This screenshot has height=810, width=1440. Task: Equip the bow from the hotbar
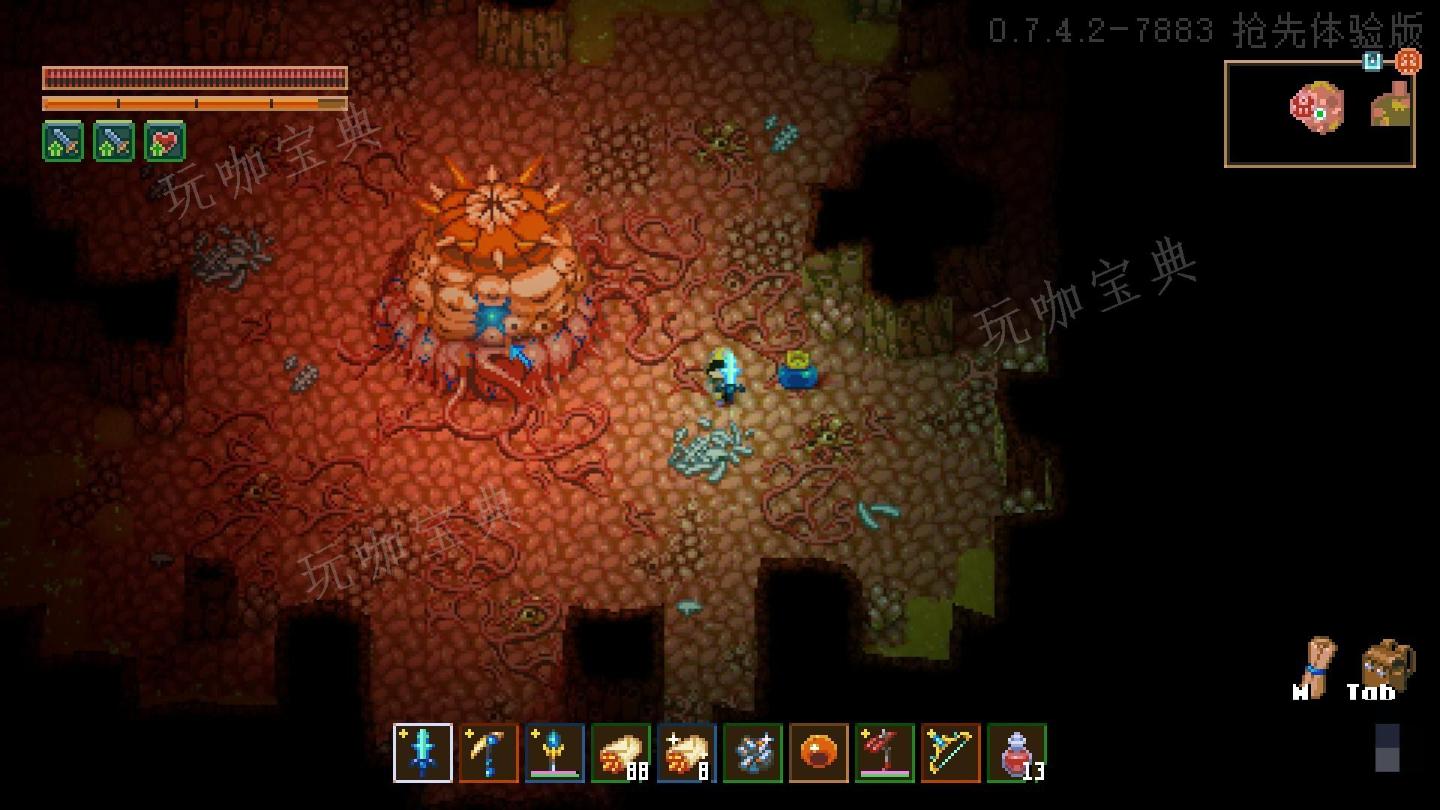point(952,755)
